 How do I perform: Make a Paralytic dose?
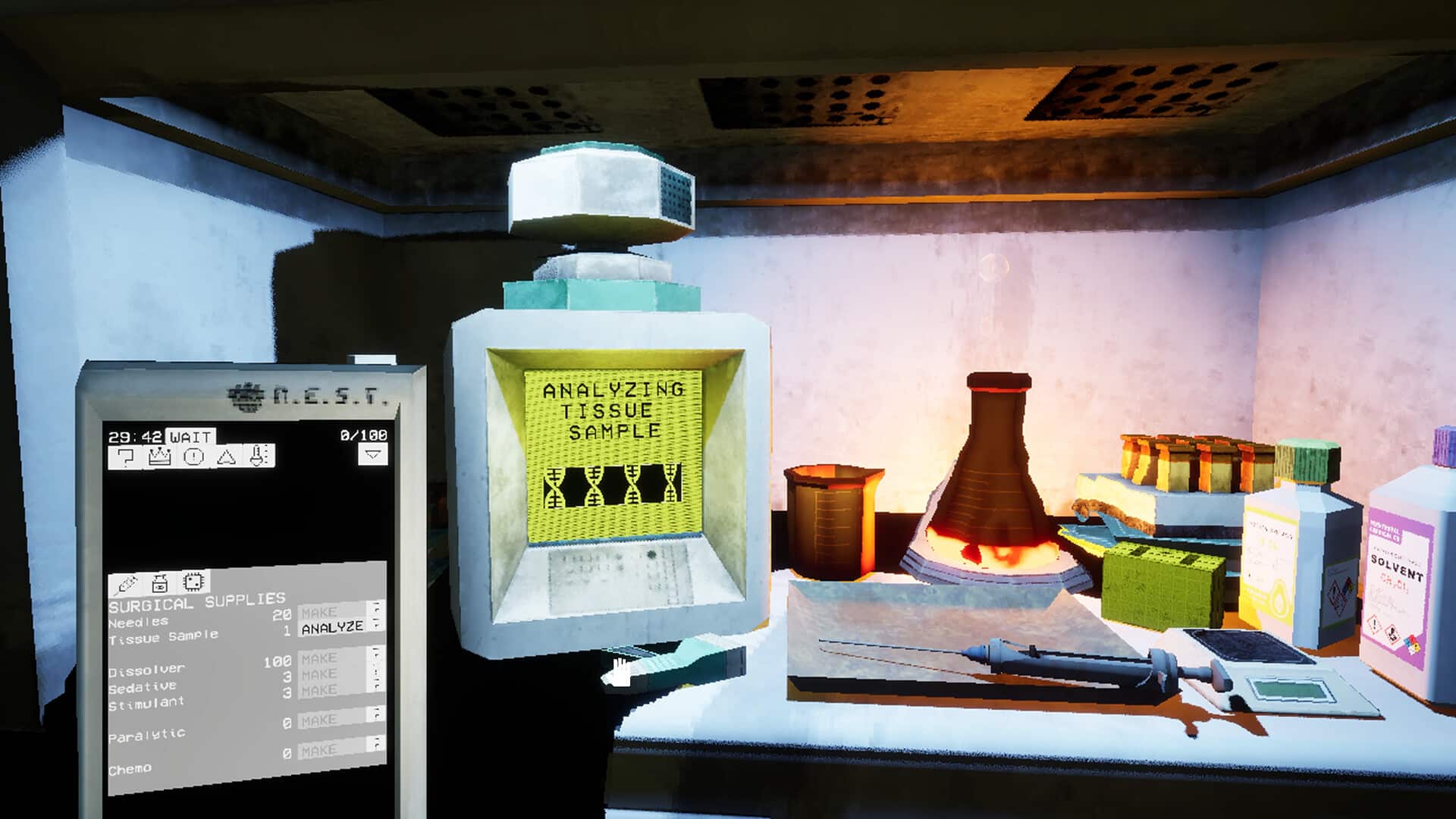click(x=319, y=720)
